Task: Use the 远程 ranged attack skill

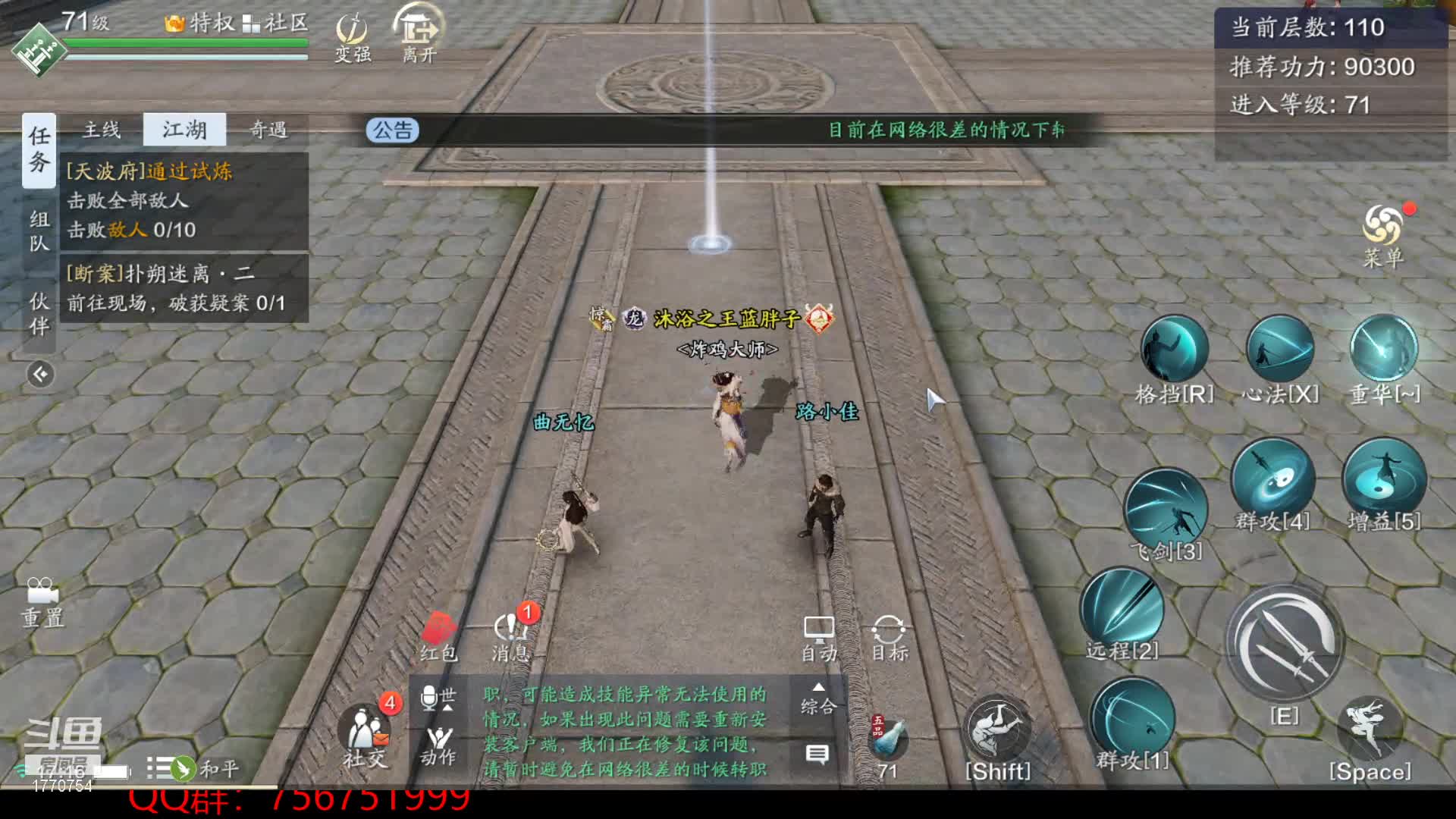Action: (x=1122, y=609)
